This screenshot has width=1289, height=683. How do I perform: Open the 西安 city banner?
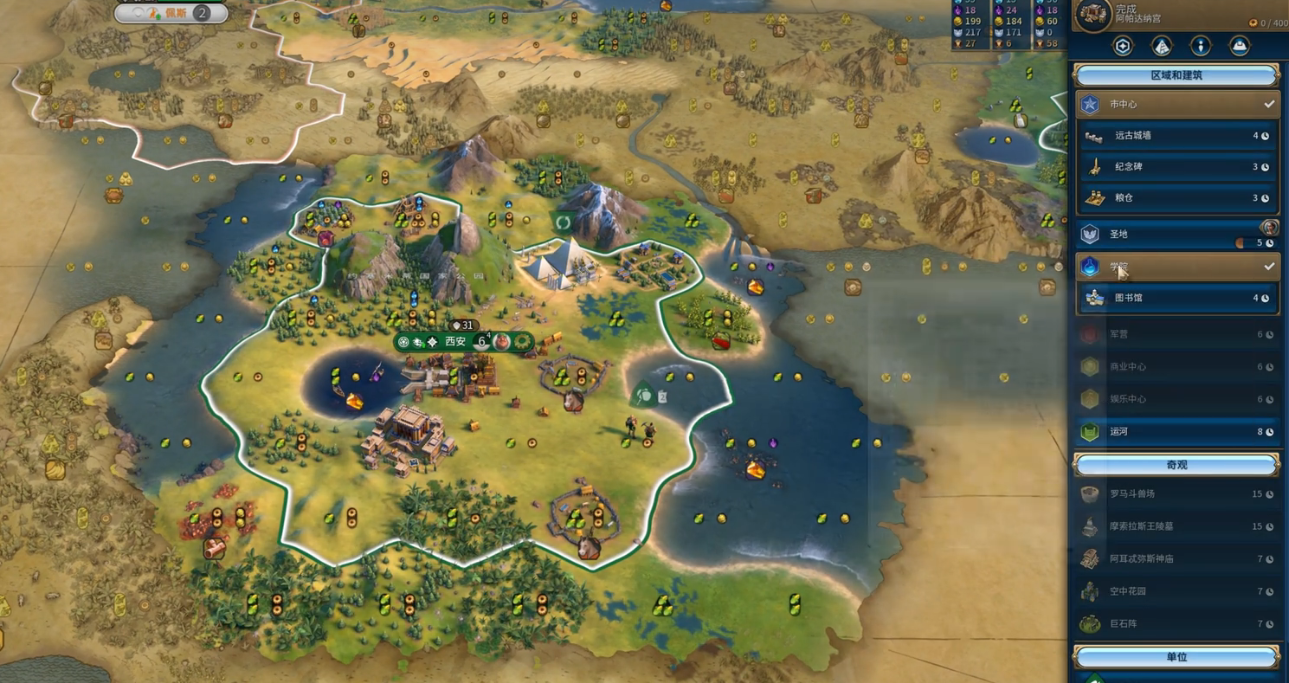tap(455, 342)
